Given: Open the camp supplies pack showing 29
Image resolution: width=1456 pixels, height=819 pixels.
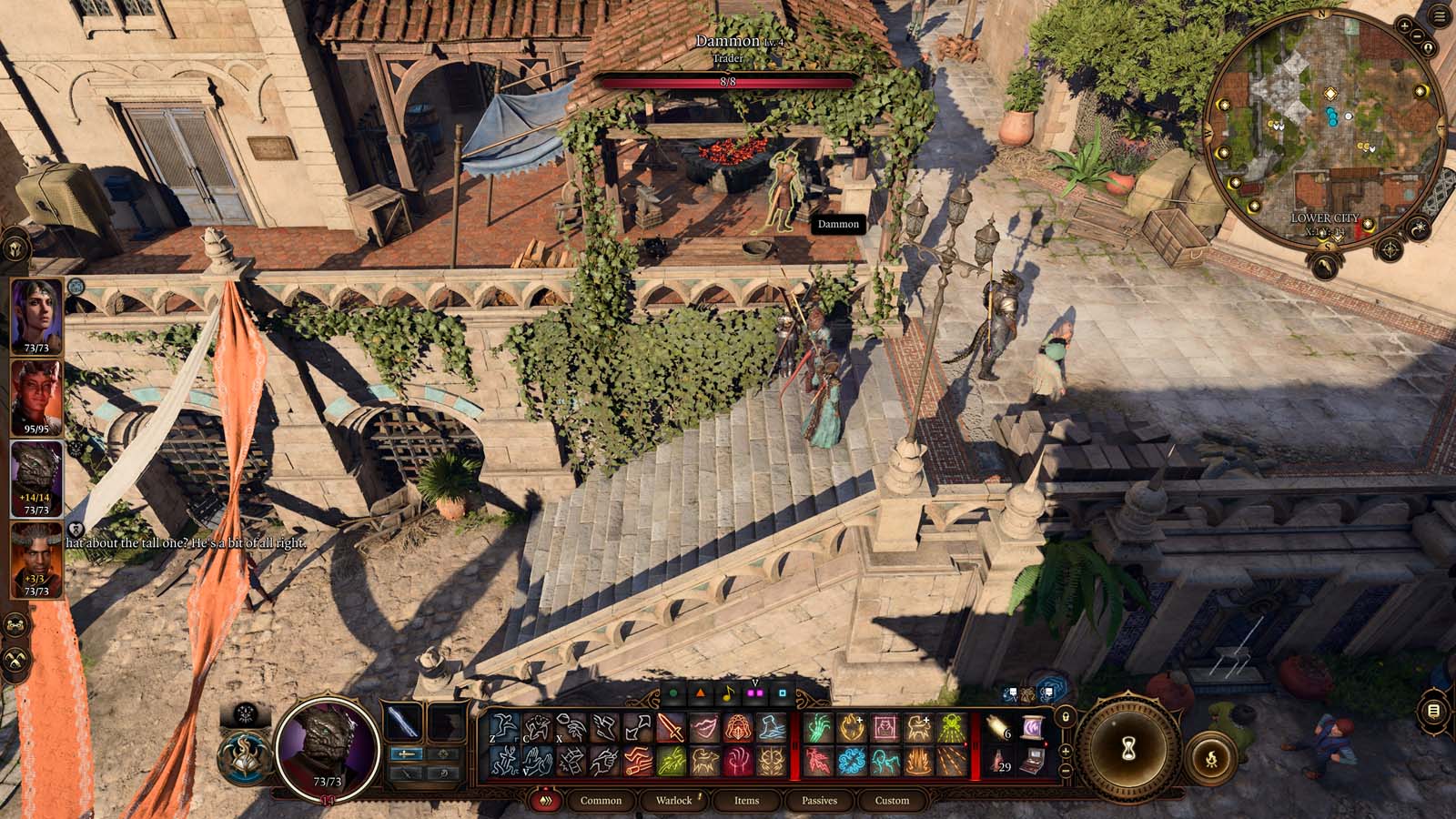Looking at the screenshot, I should click(x=999, y=762).
